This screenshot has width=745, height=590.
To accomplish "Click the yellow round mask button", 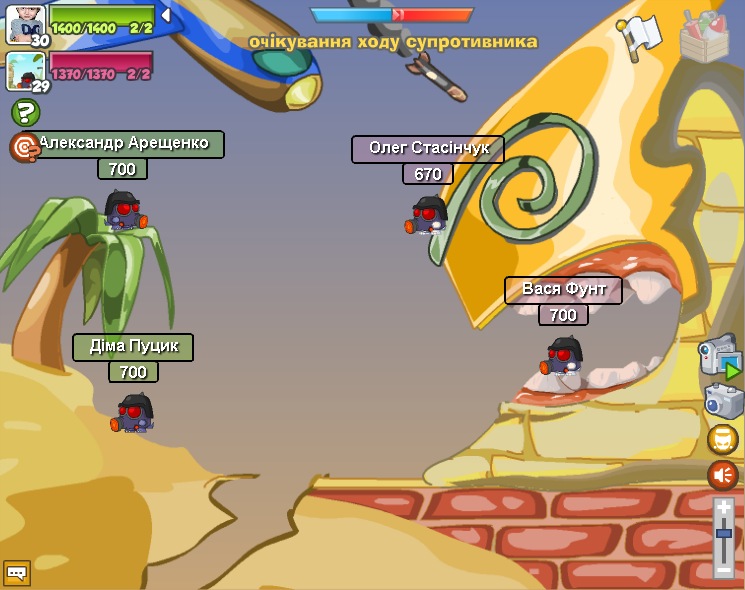I will tap(723, 439).
